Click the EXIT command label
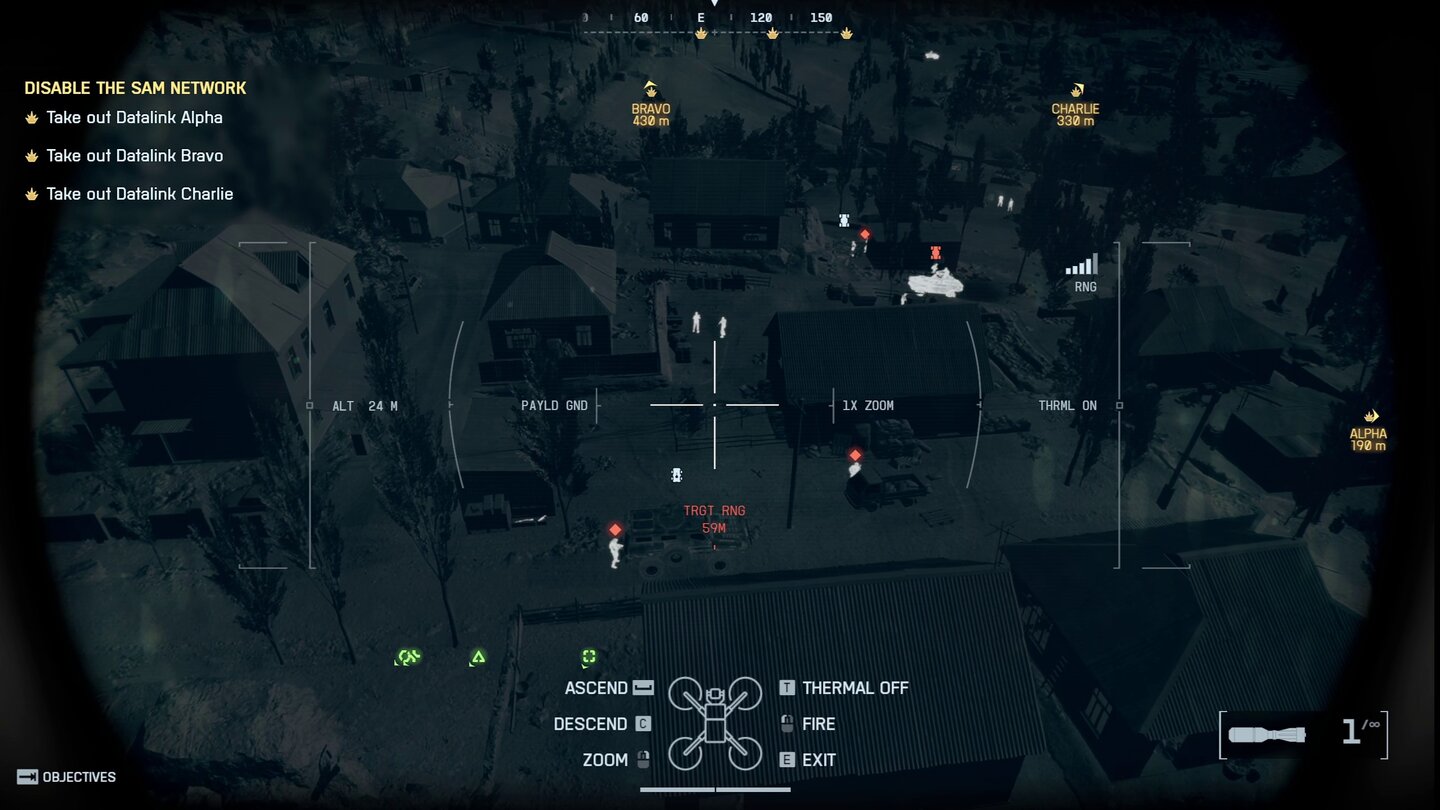 tap(819, 759)
